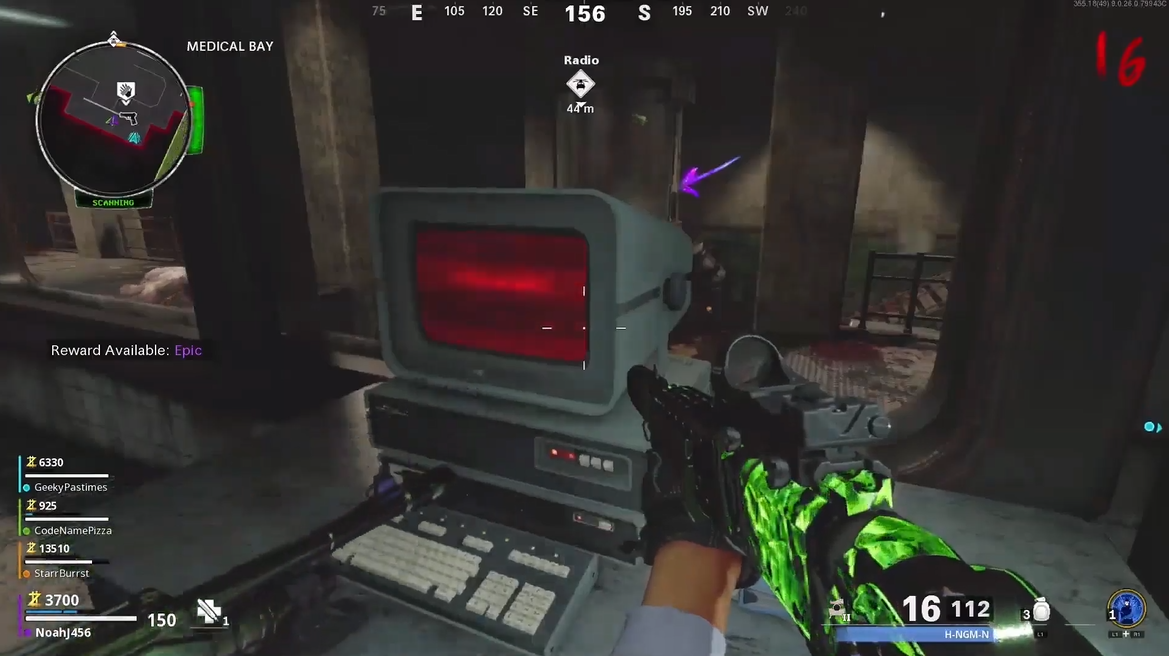Viewport: 1169px width, 656px height.
Task: Select teammate GeekyPastimes in squad list
Action: point(70,487)
